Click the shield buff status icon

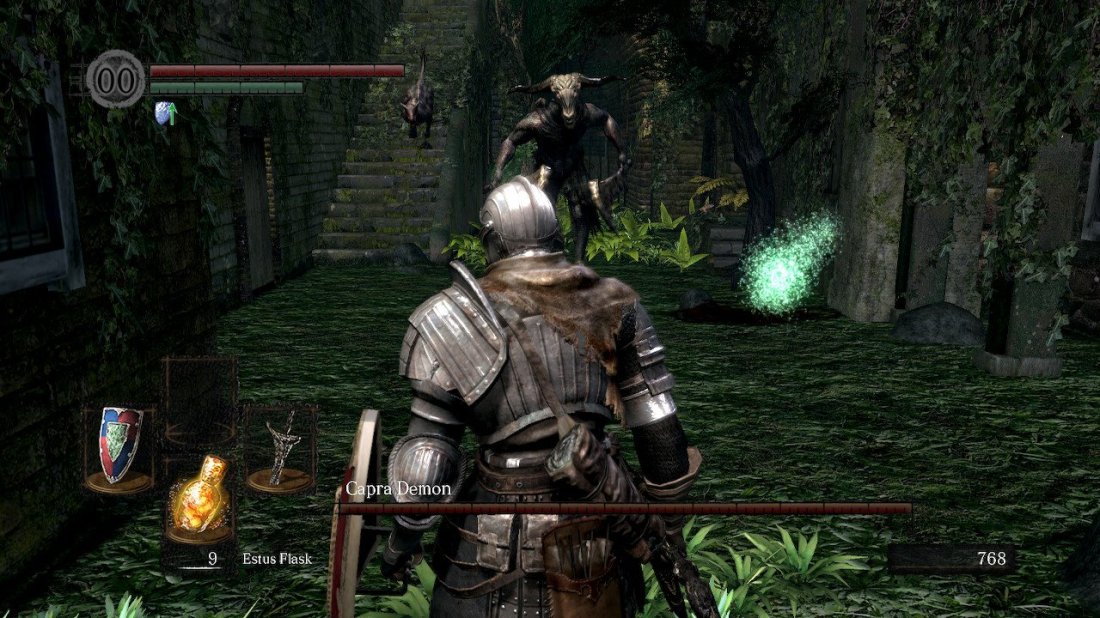click(166, 113)
